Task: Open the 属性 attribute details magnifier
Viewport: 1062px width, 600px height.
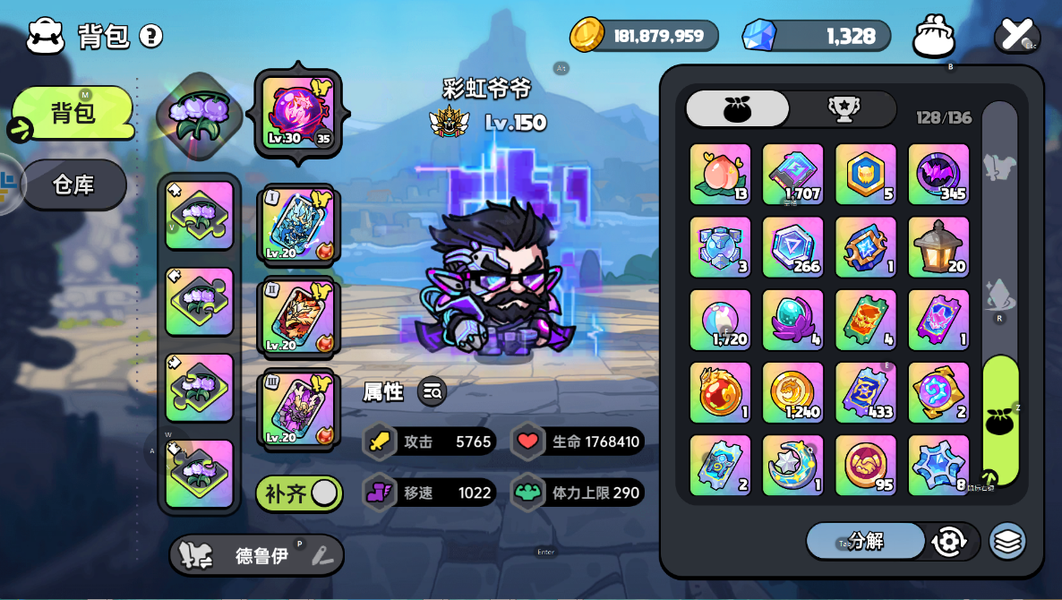Action: pyautogui.click(x=432, y=392)
